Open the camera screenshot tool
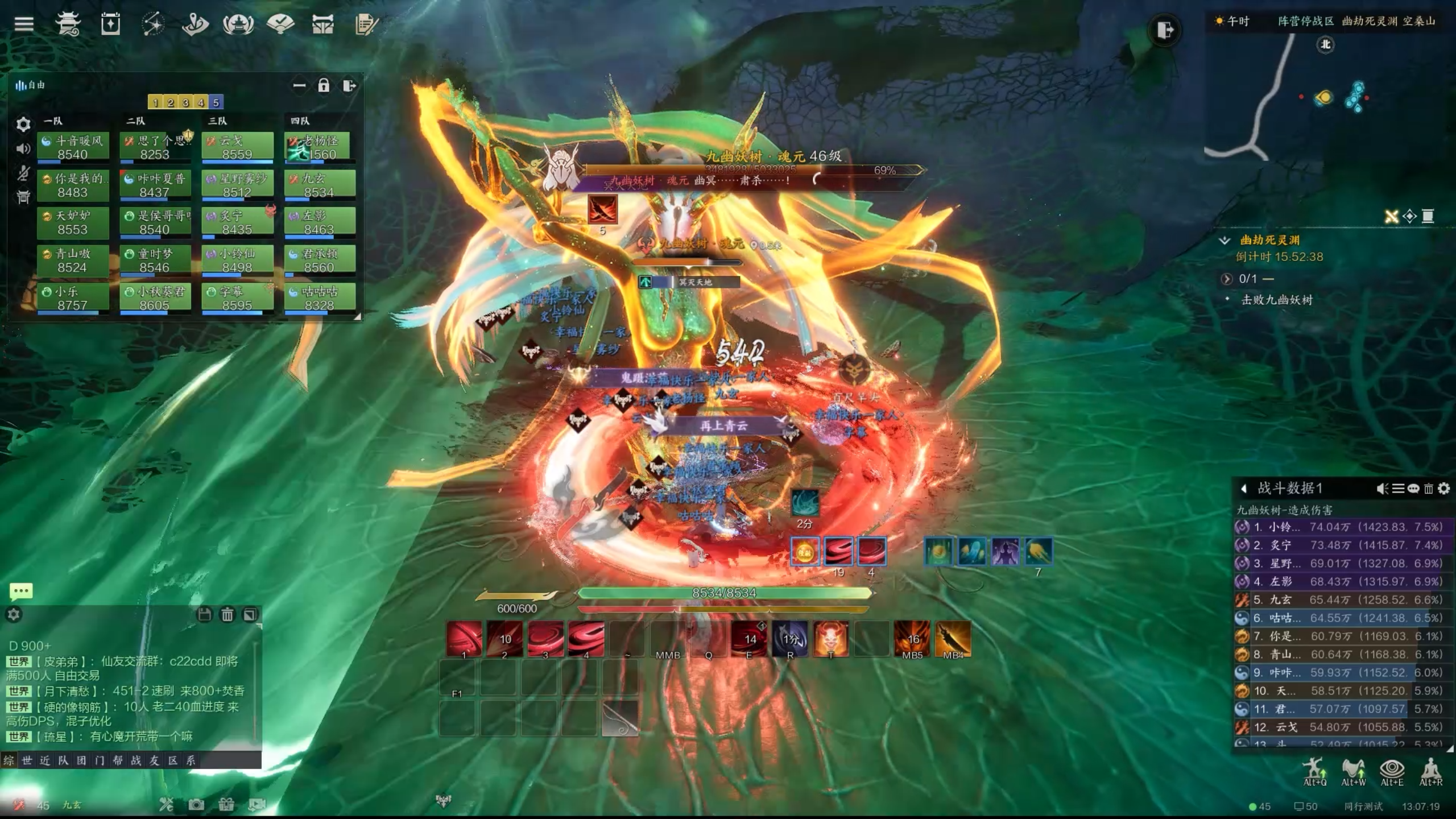The width and height of the screenshot is (1456, 819). click(196, 804)
